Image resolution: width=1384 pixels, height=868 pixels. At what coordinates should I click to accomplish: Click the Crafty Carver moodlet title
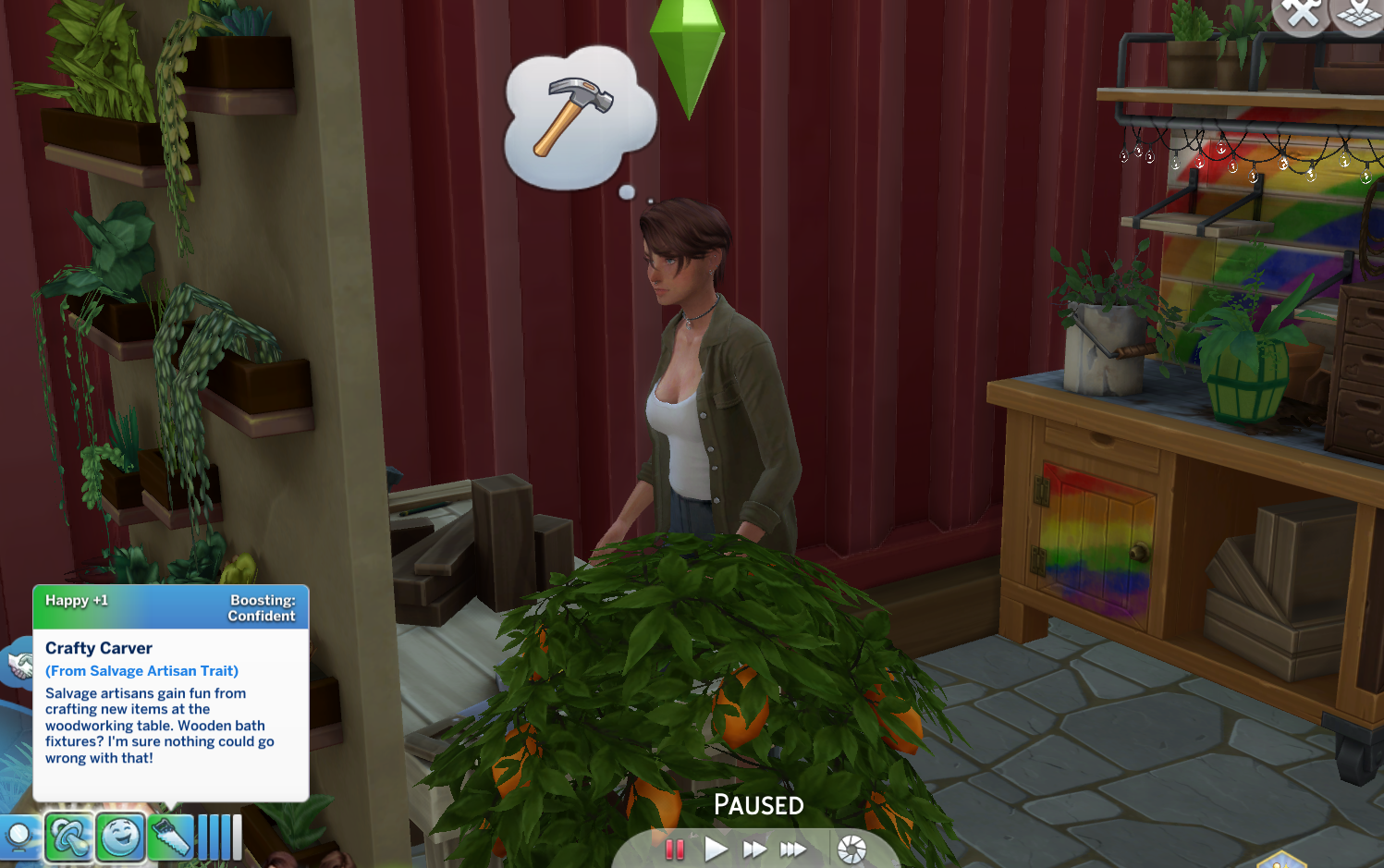click(x=99, y=648)
